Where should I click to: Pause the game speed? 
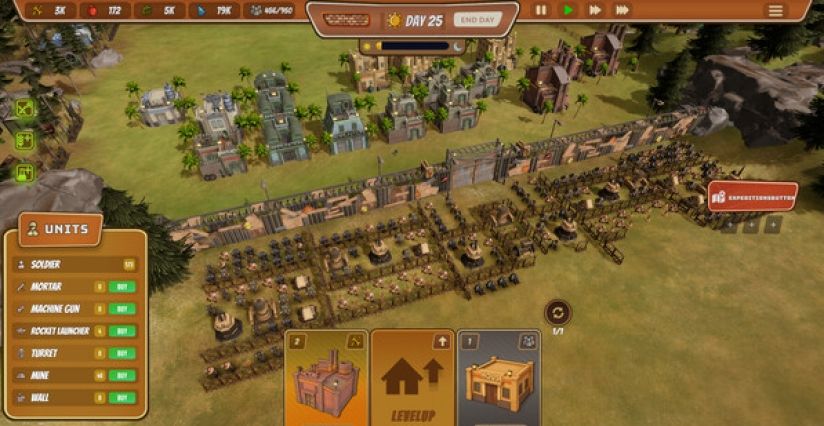pos(541,10)
